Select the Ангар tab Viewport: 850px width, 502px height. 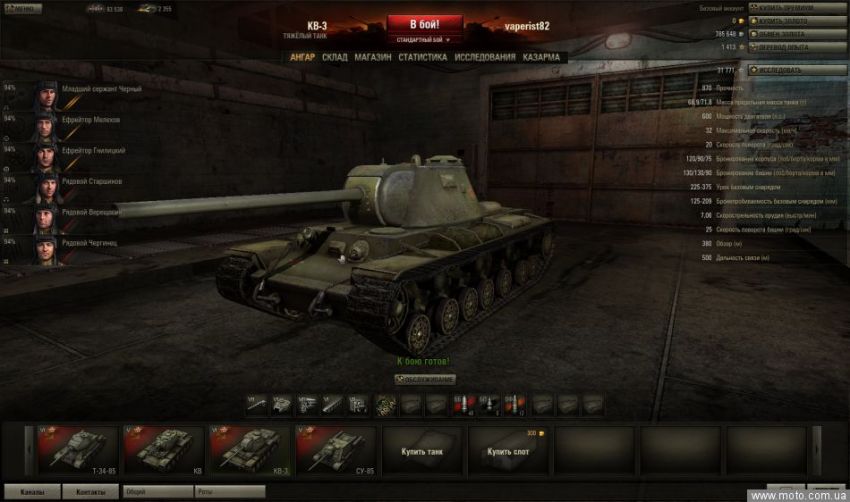(x=302, y=57)
